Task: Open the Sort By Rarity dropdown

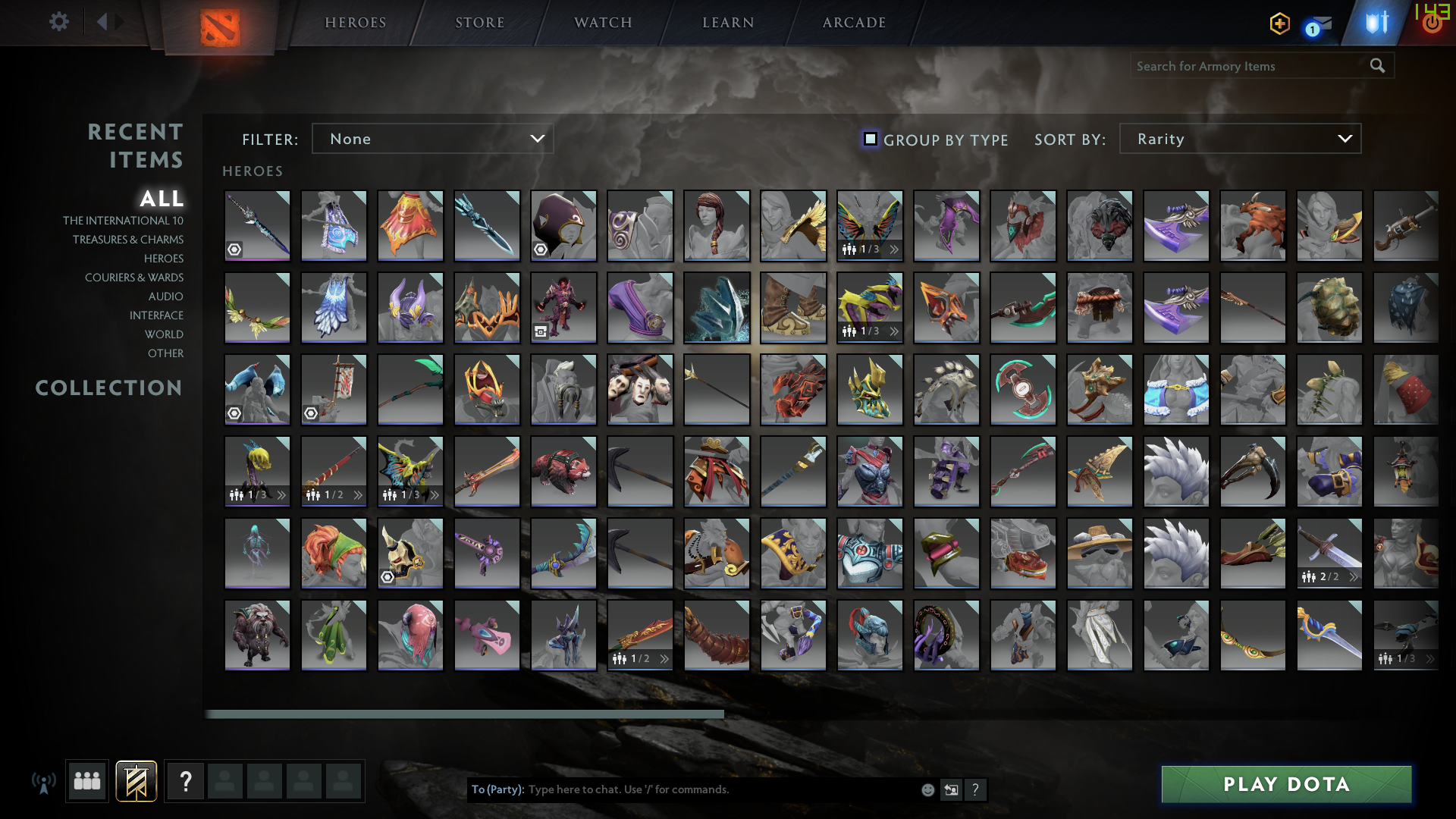Action: (x=1239, y=139)
